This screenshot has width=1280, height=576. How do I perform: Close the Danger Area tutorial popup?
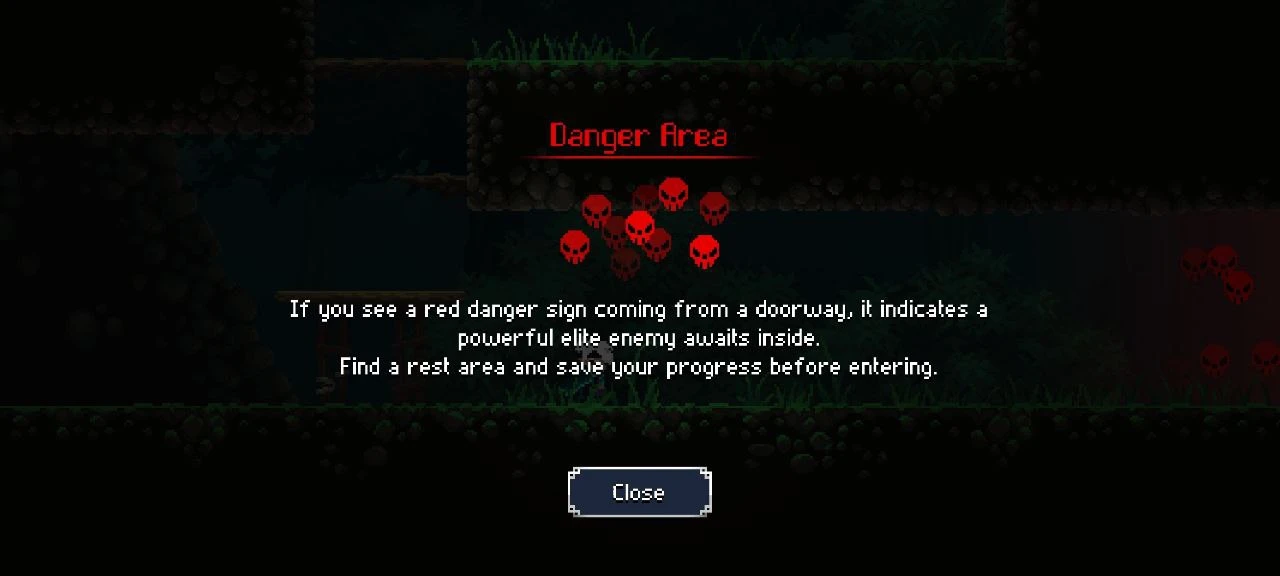point(639,492)
